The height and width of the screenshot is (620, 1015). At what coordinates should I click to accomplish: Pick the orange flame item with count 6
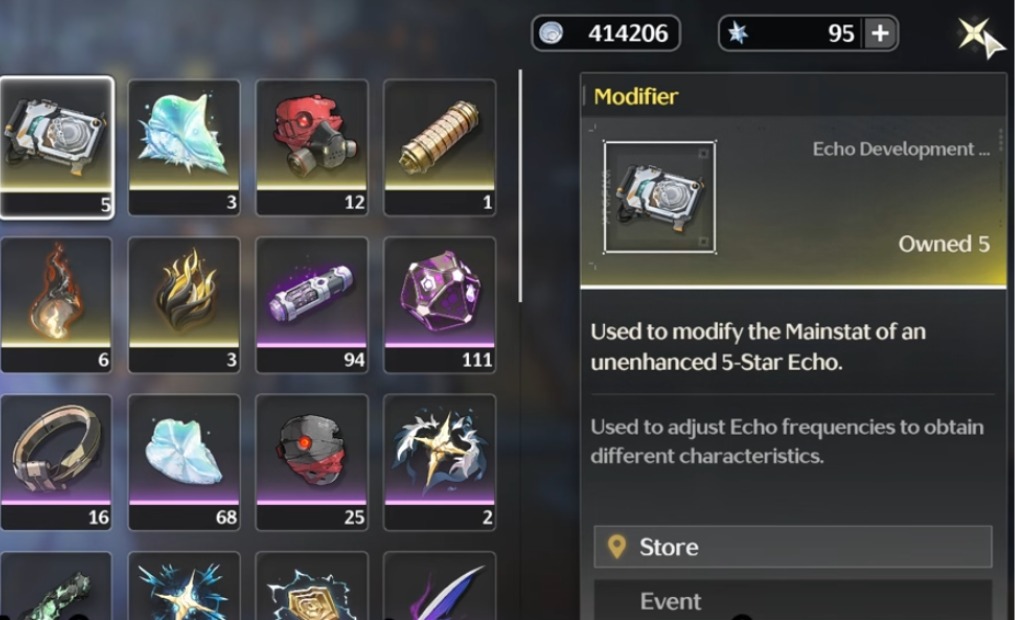[56, 303]
